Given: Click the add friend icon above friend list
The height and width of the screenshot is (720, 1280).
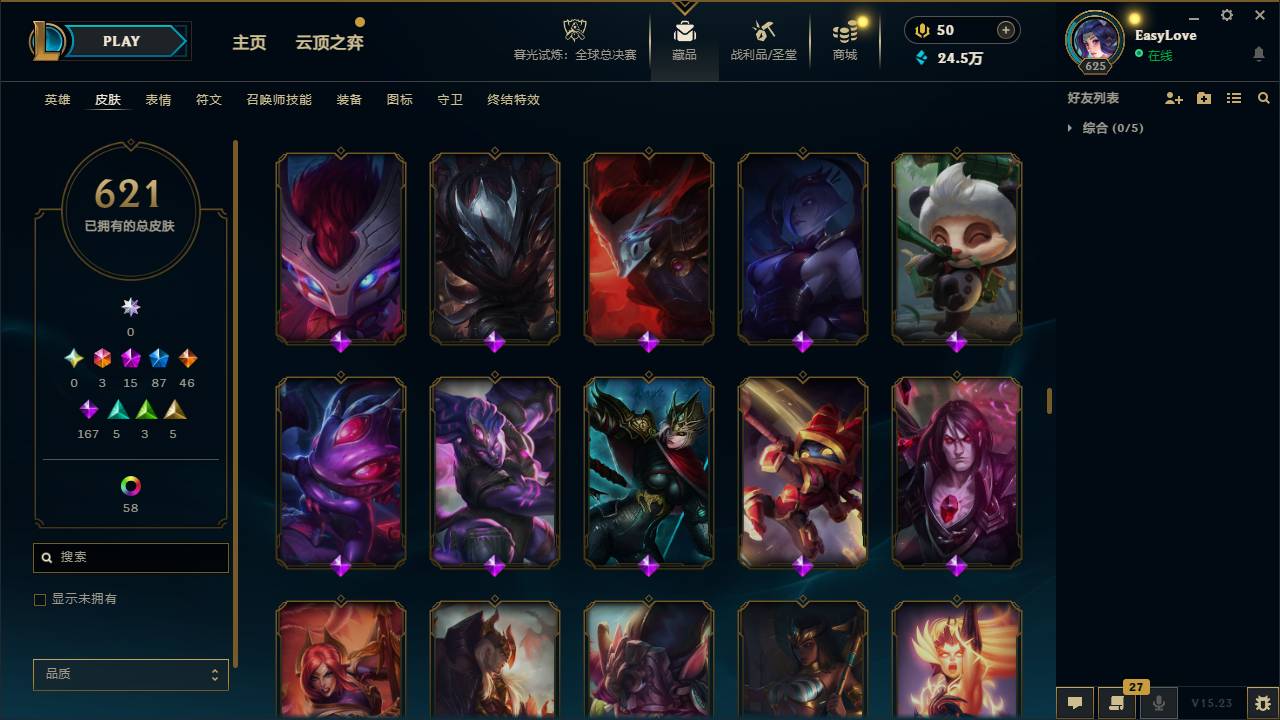Looking at the screenshot, I should [x=1173, y=97].
